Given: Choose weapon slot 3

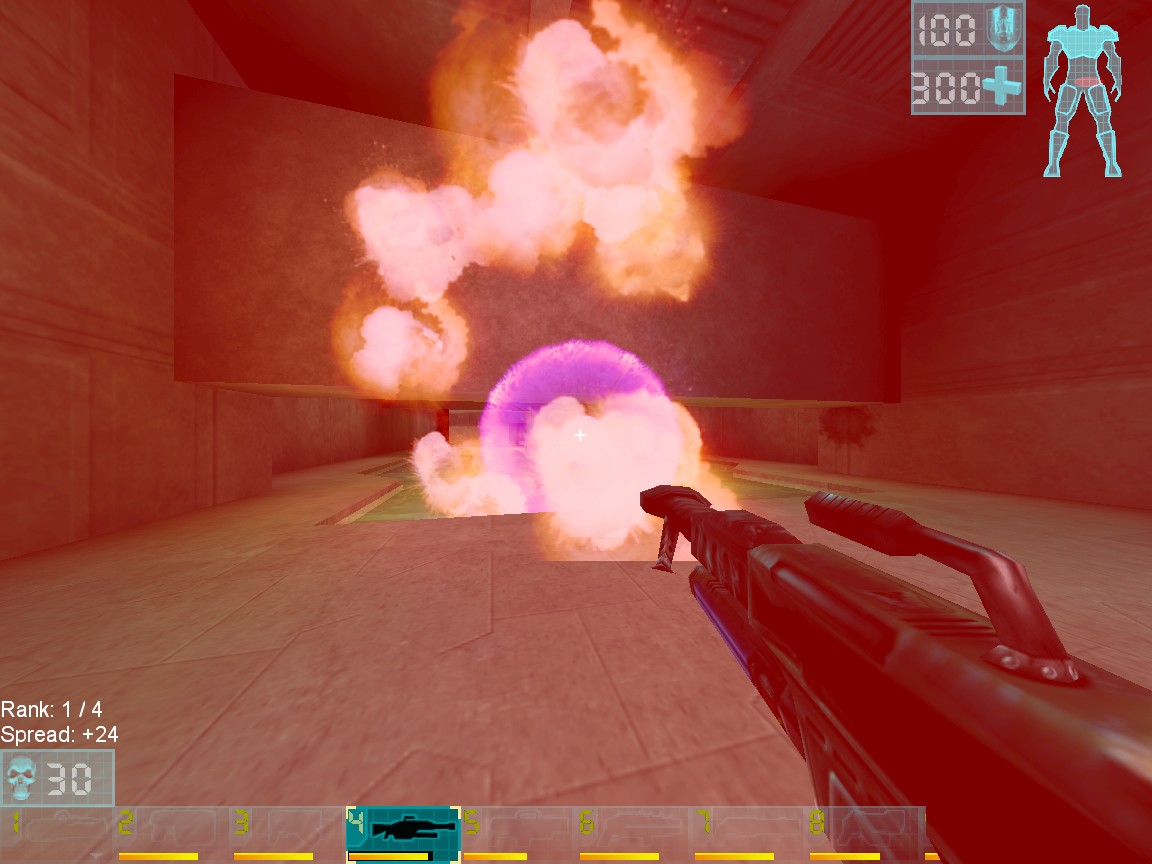Looking at the screenshot, I should point(287,829).
